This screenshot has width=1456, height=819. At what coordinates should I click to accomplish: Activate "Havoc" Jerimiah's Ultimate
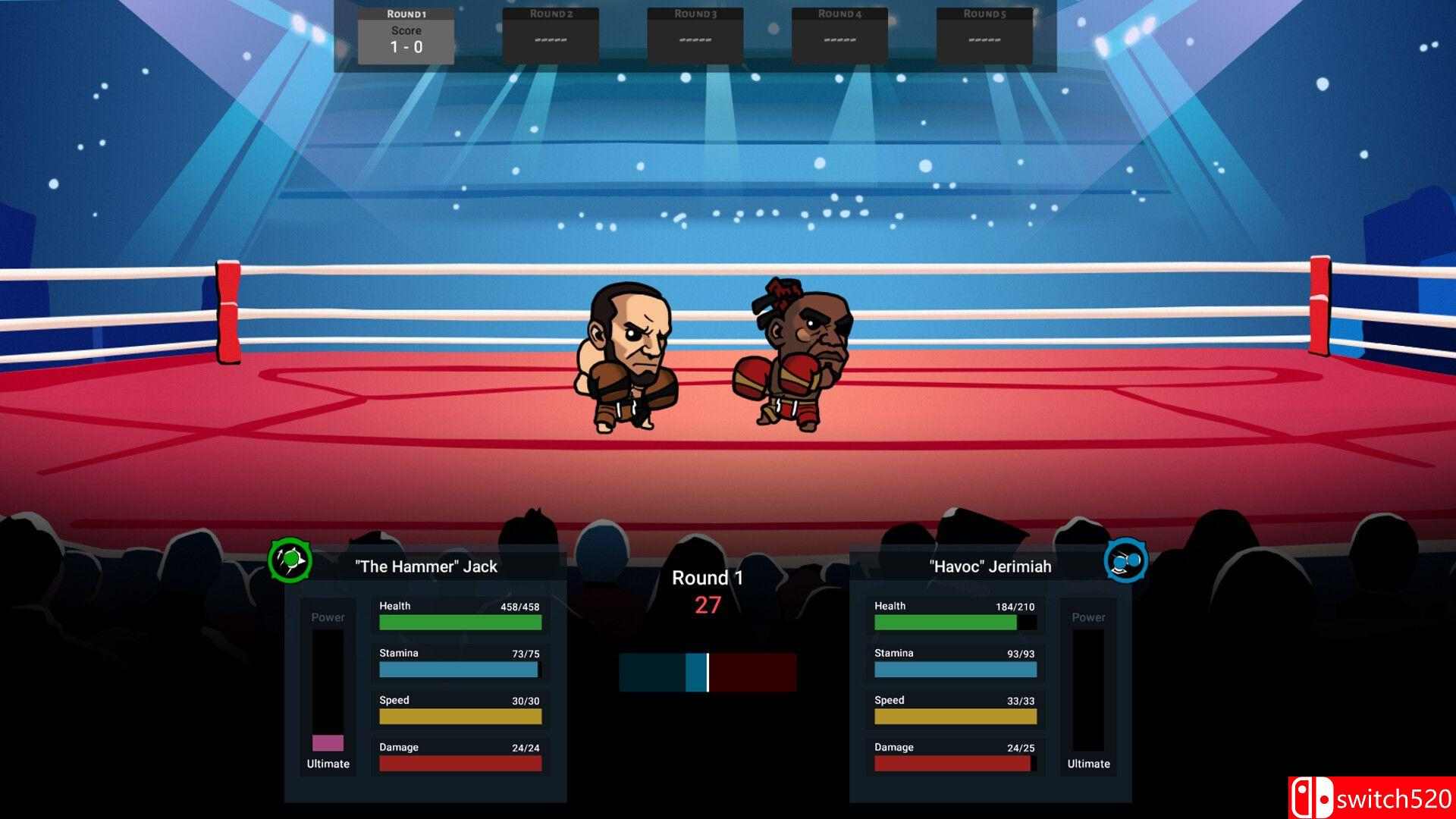[x=1087, y=764]
